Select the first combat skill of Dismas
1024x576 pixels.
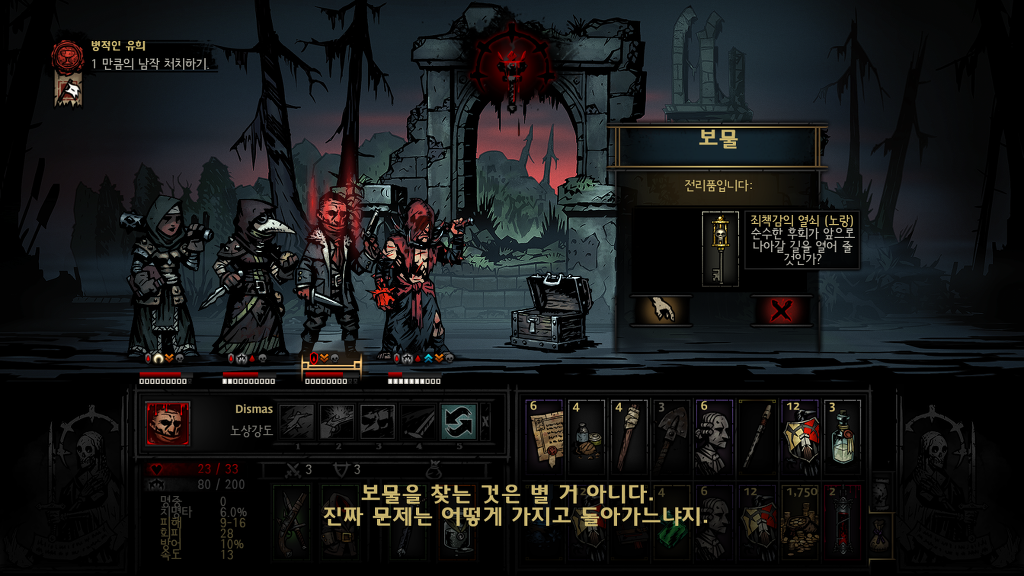point(296,421)
